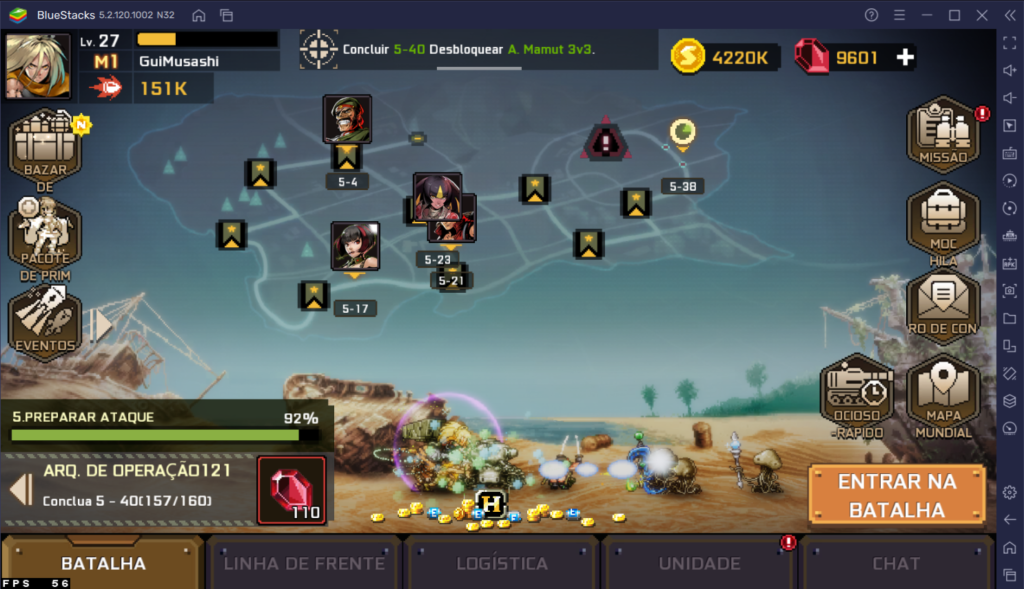Click the red warning triangle on the map
The image size is (1024, 589).
click(x=605, y=142)
